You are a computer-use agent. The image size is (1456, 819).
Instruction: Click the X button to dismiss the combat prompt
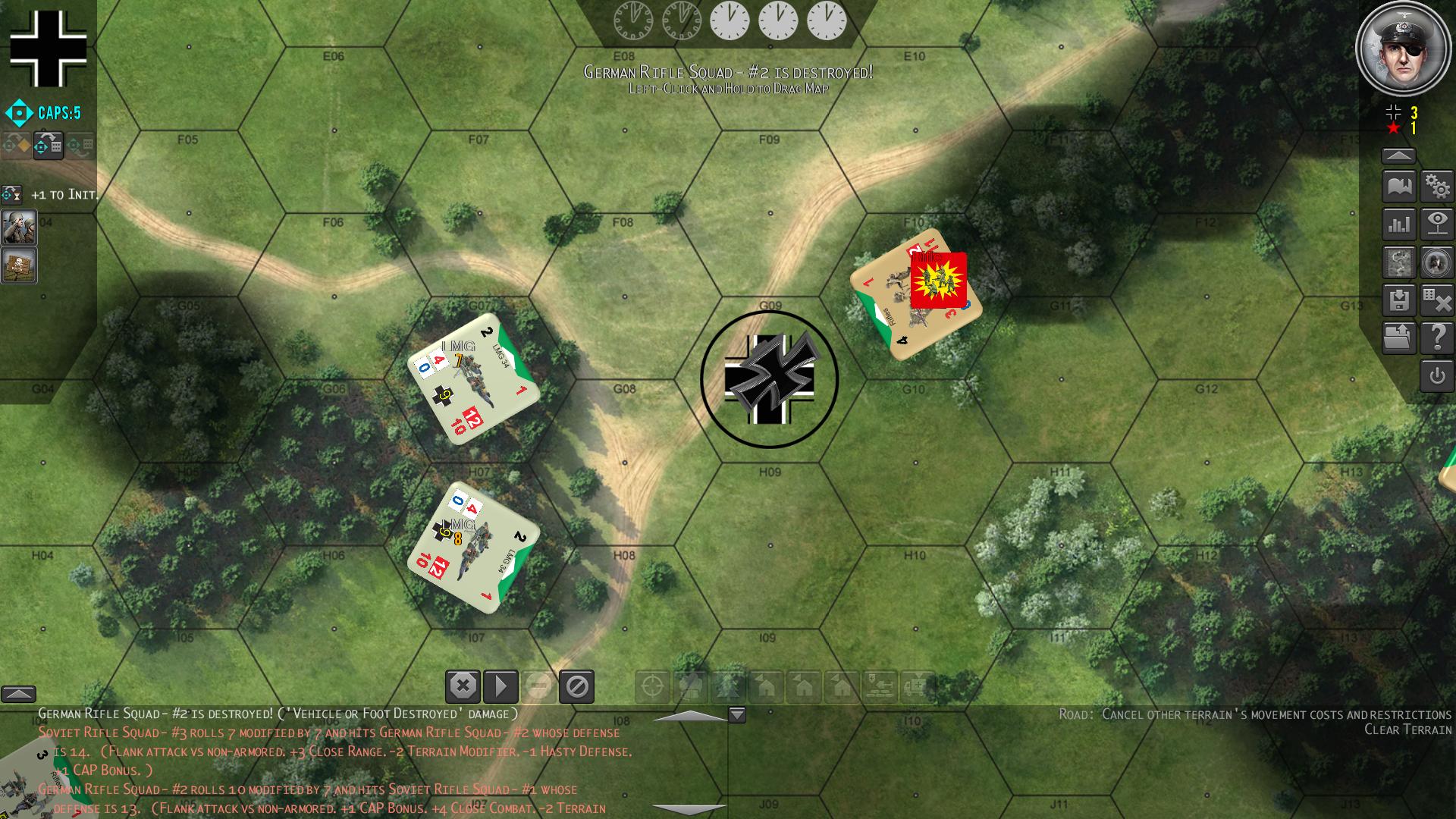(x=462, y=687)
